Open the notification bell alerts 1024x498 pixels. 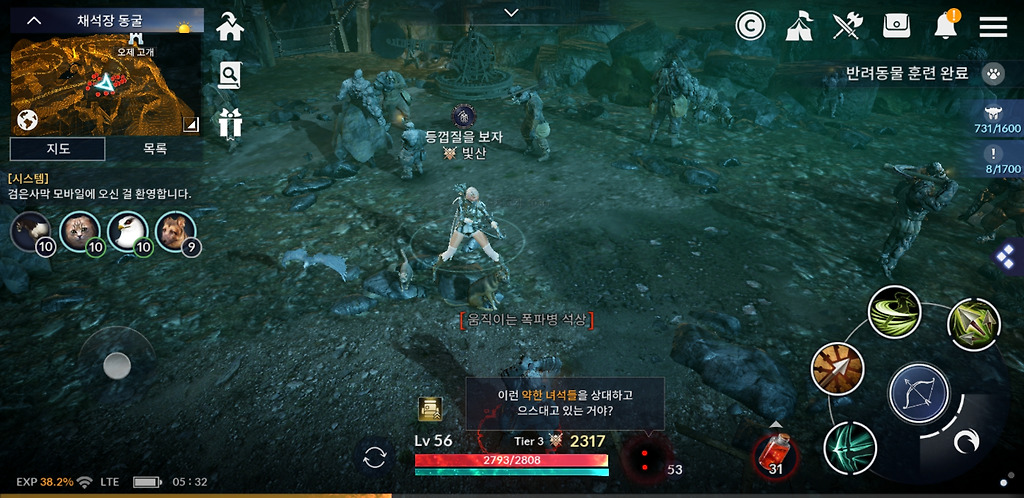945,26
